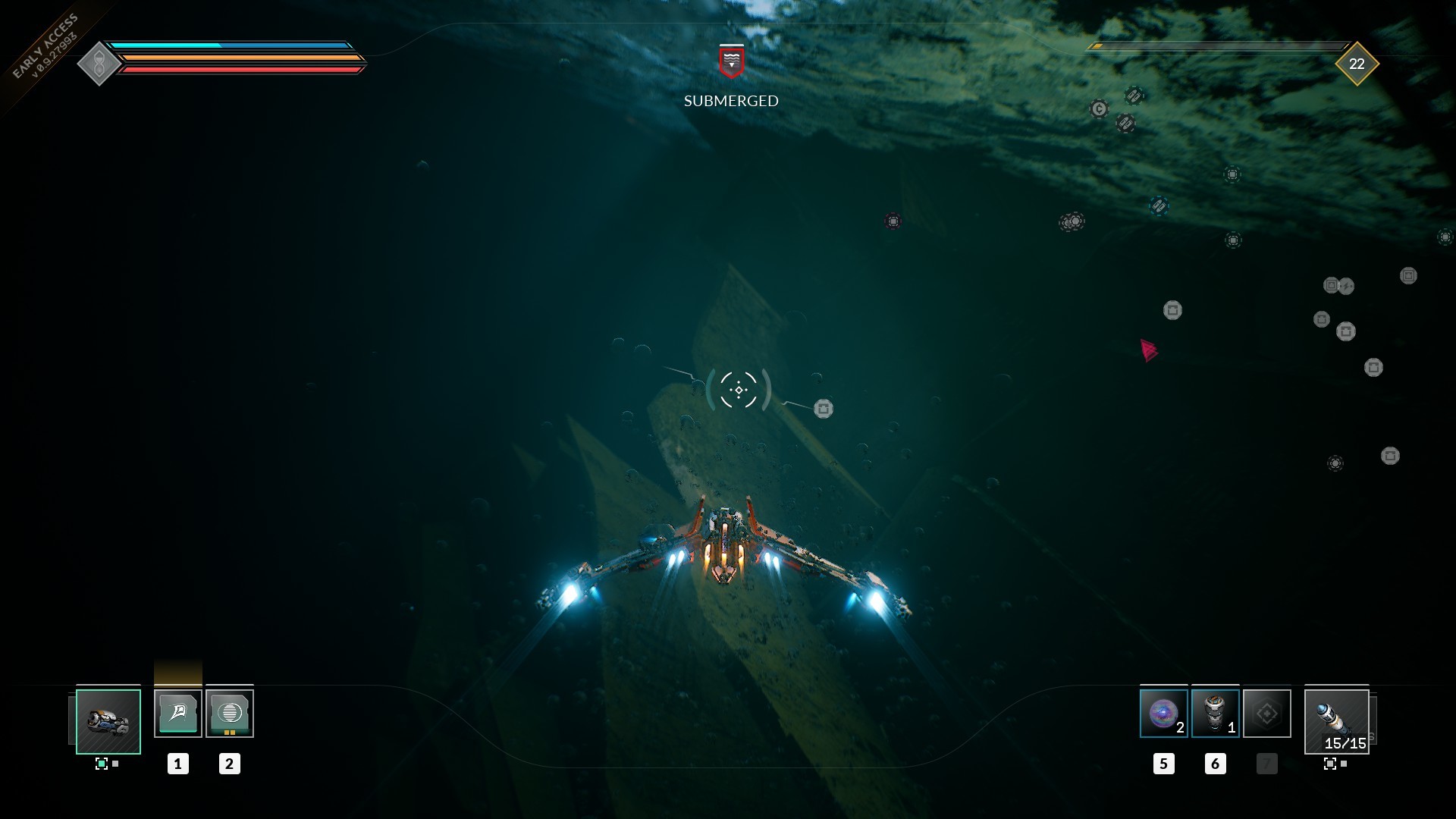The width and height of the screenshot is (1456, 819).
Task: Toggle the small square indicator beside the missile icon
Action: 1343,764
